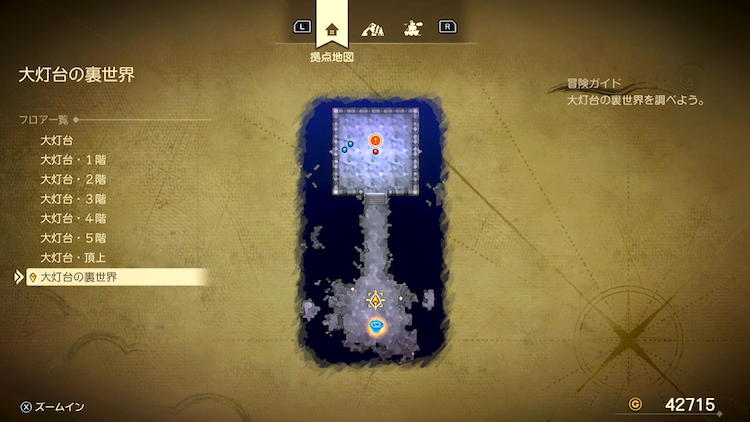Open the ship-icon map tab
The height and width of the screenshot is (422, 750).
[x=410, y=29]
